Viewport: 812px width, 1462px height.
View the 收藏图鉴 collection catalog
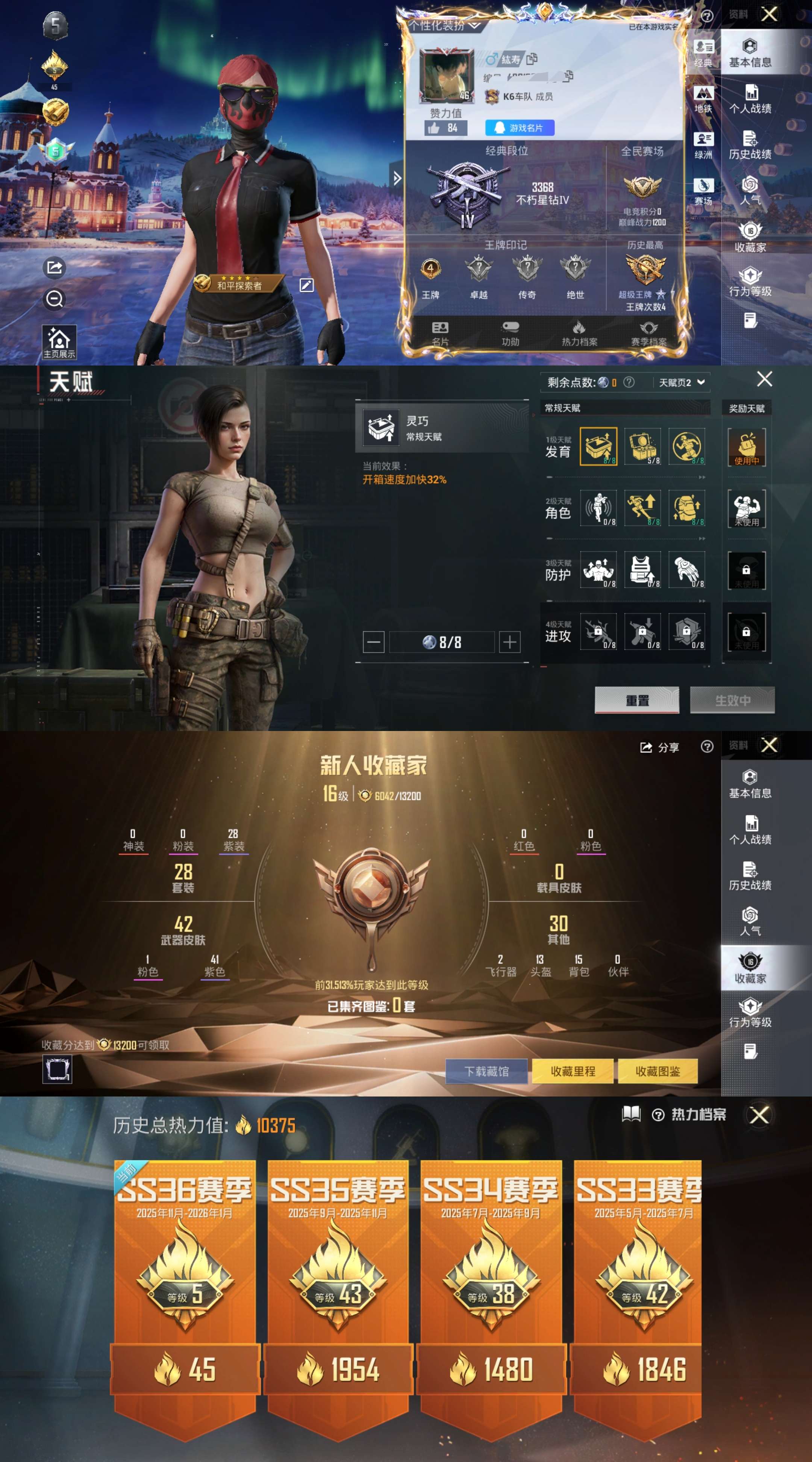pos(657,1071)
